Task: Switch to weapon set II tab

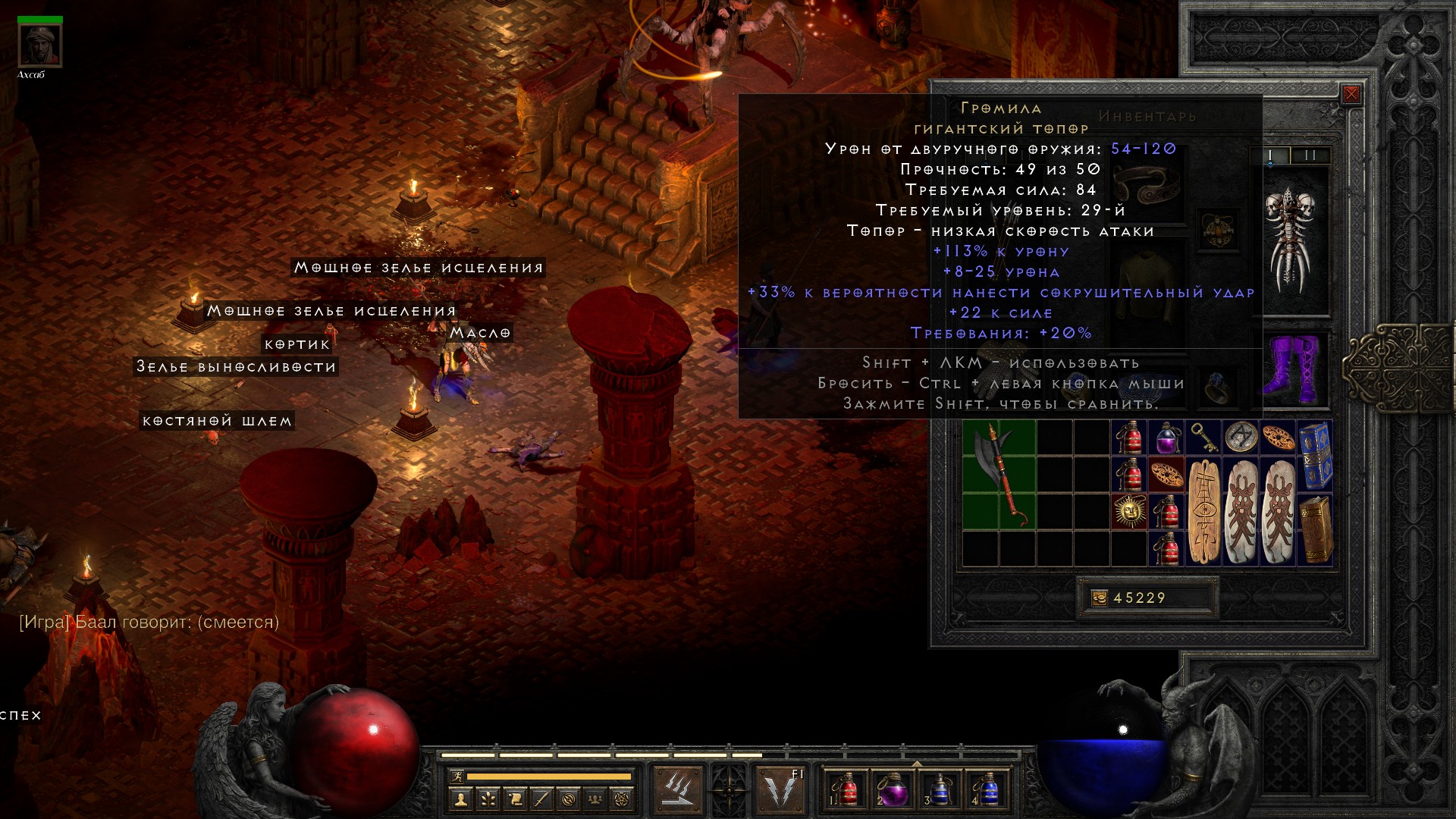Action: click(1310, 155)
